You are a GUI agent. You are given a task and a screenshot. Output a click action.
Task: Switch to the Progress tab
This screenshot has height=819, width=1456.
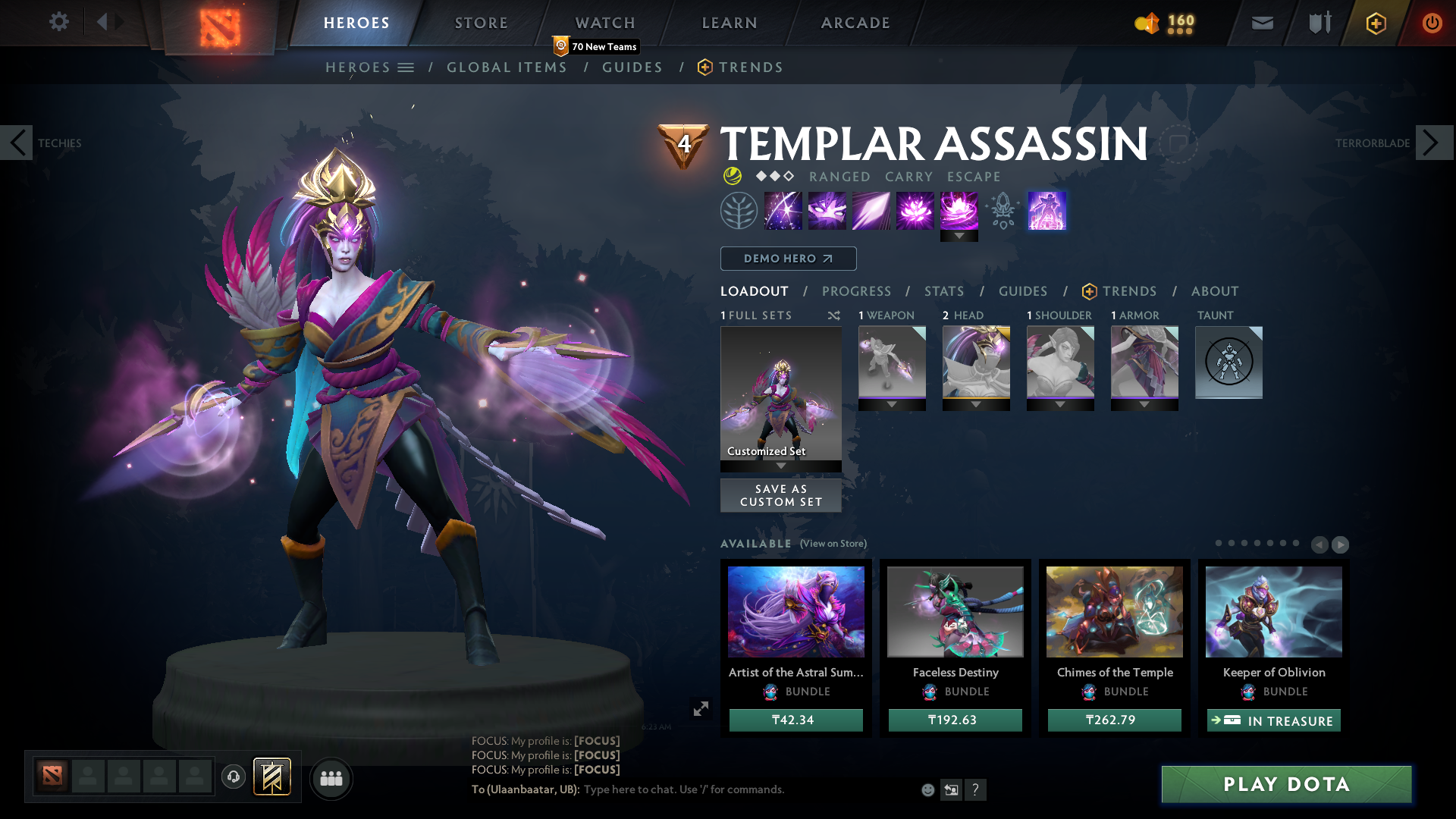(x=857, y=291)
